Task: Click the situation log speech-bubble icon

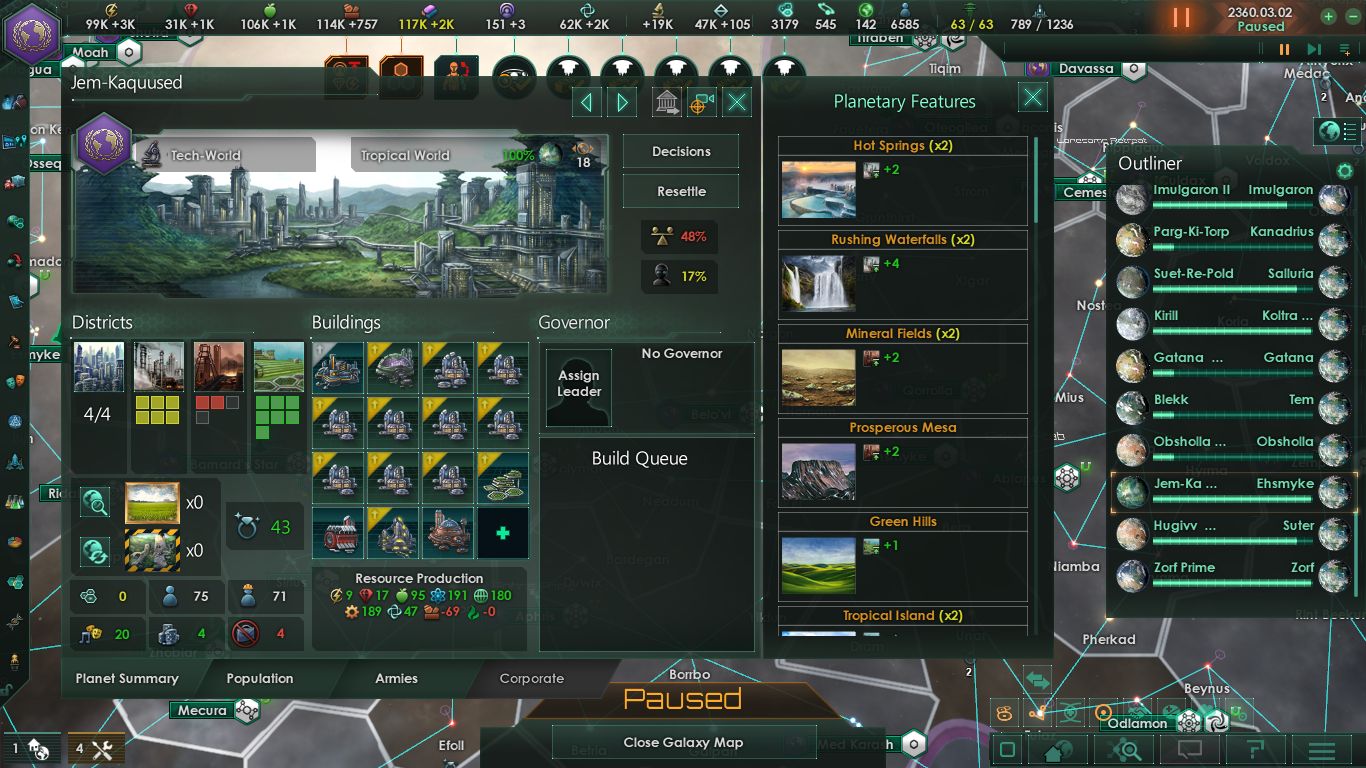Action: [1189, 748]
